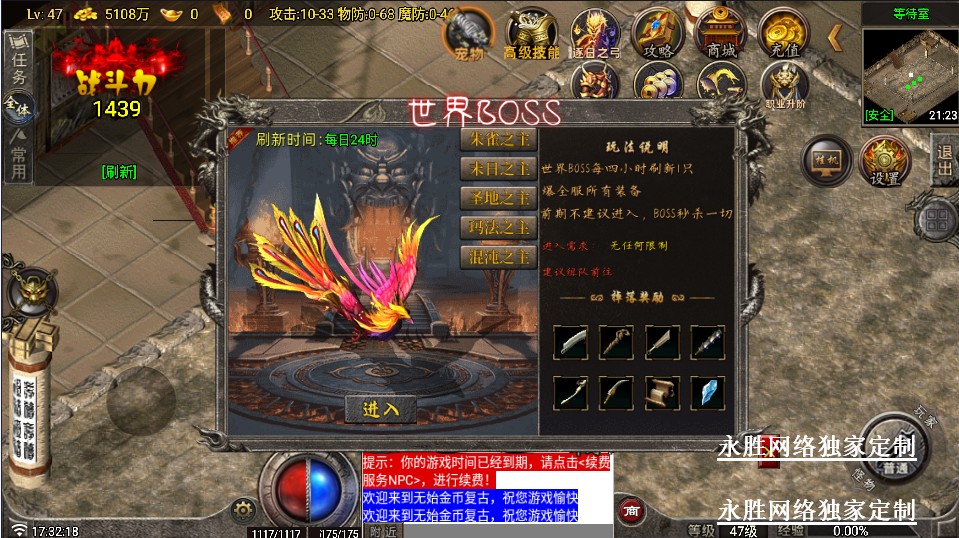Click the green 刷新 refresh link
The height and width of the screenshot is (538, 959).
119,172
